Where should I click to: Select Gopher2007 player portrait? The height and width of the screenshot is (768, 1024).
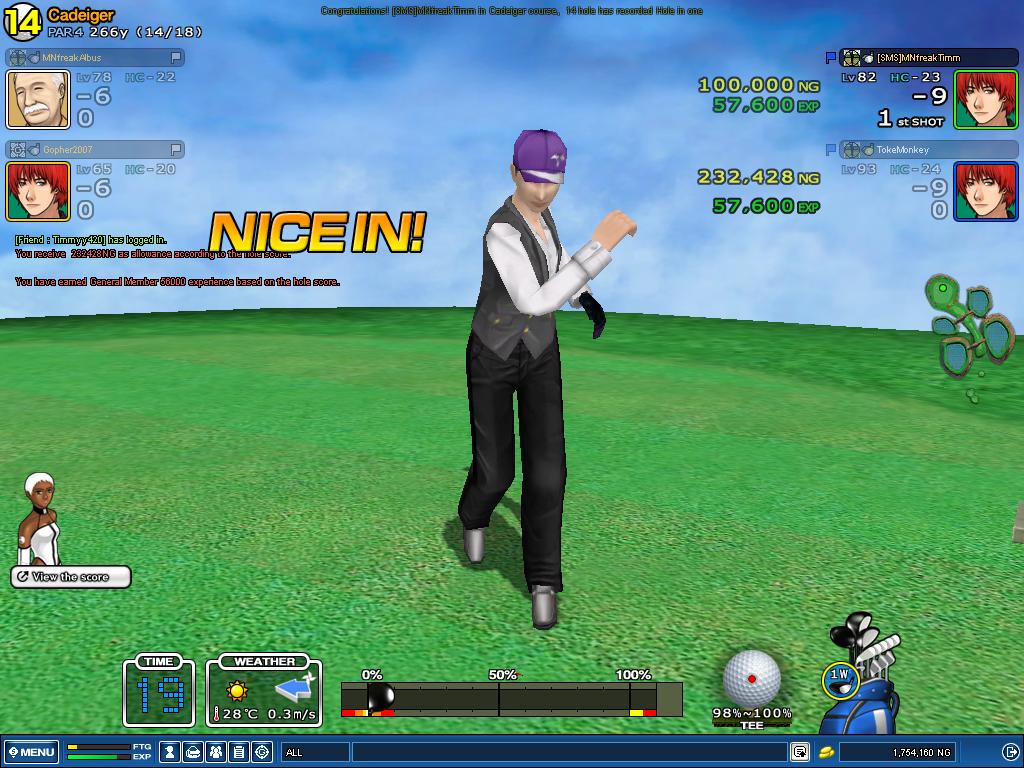pyautogui.click(x=39, y=191)
